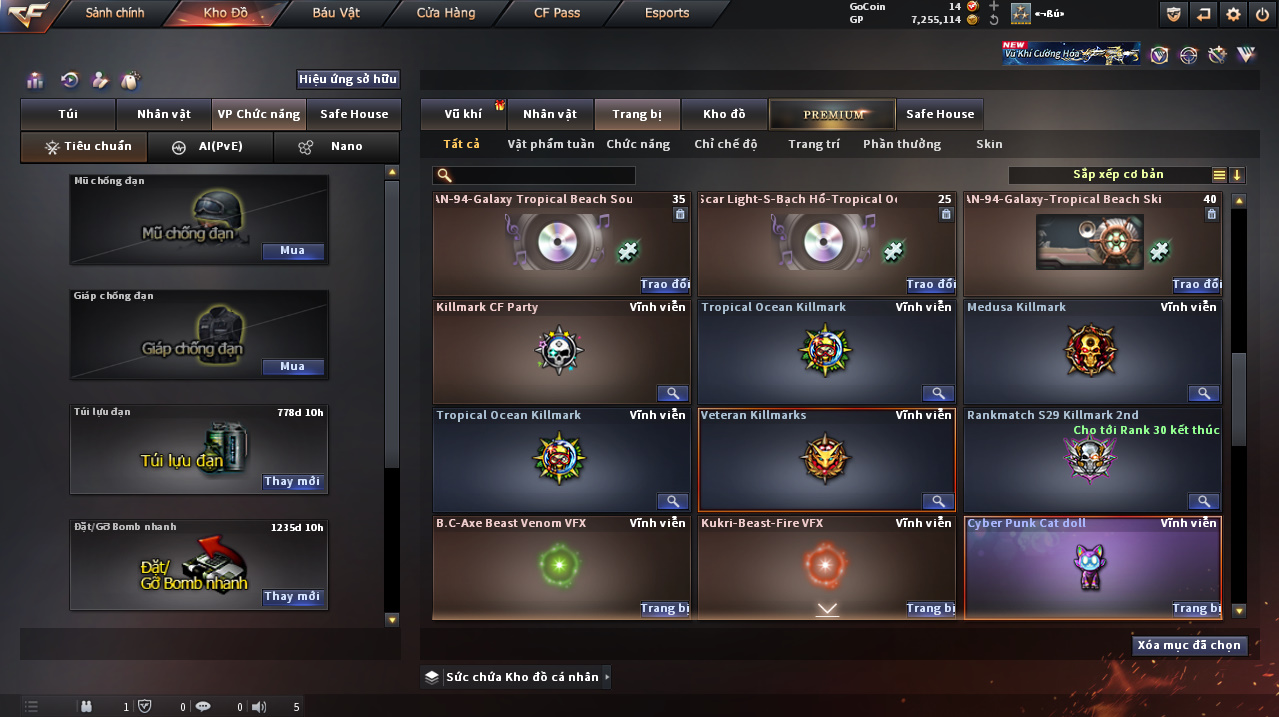Viewport: 1279px width, 717px height.
Task: Go to the Báu Vật menu
Action: coord(336,13)
